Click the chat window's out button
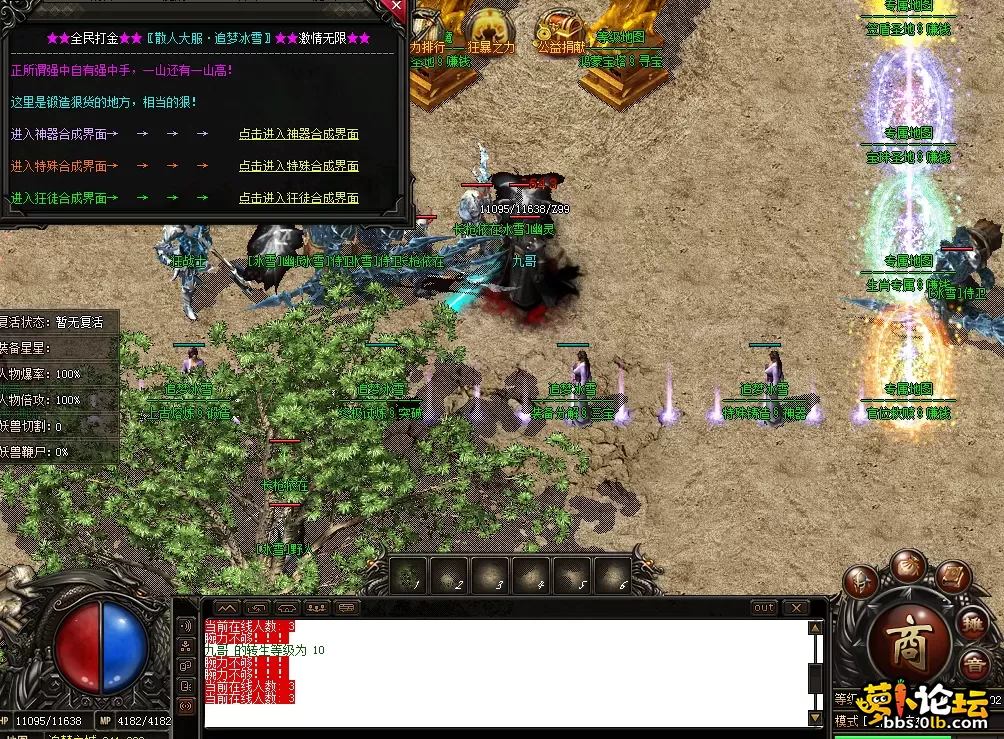This screenshot has height=739, width=1004. [x=764, y=607]
